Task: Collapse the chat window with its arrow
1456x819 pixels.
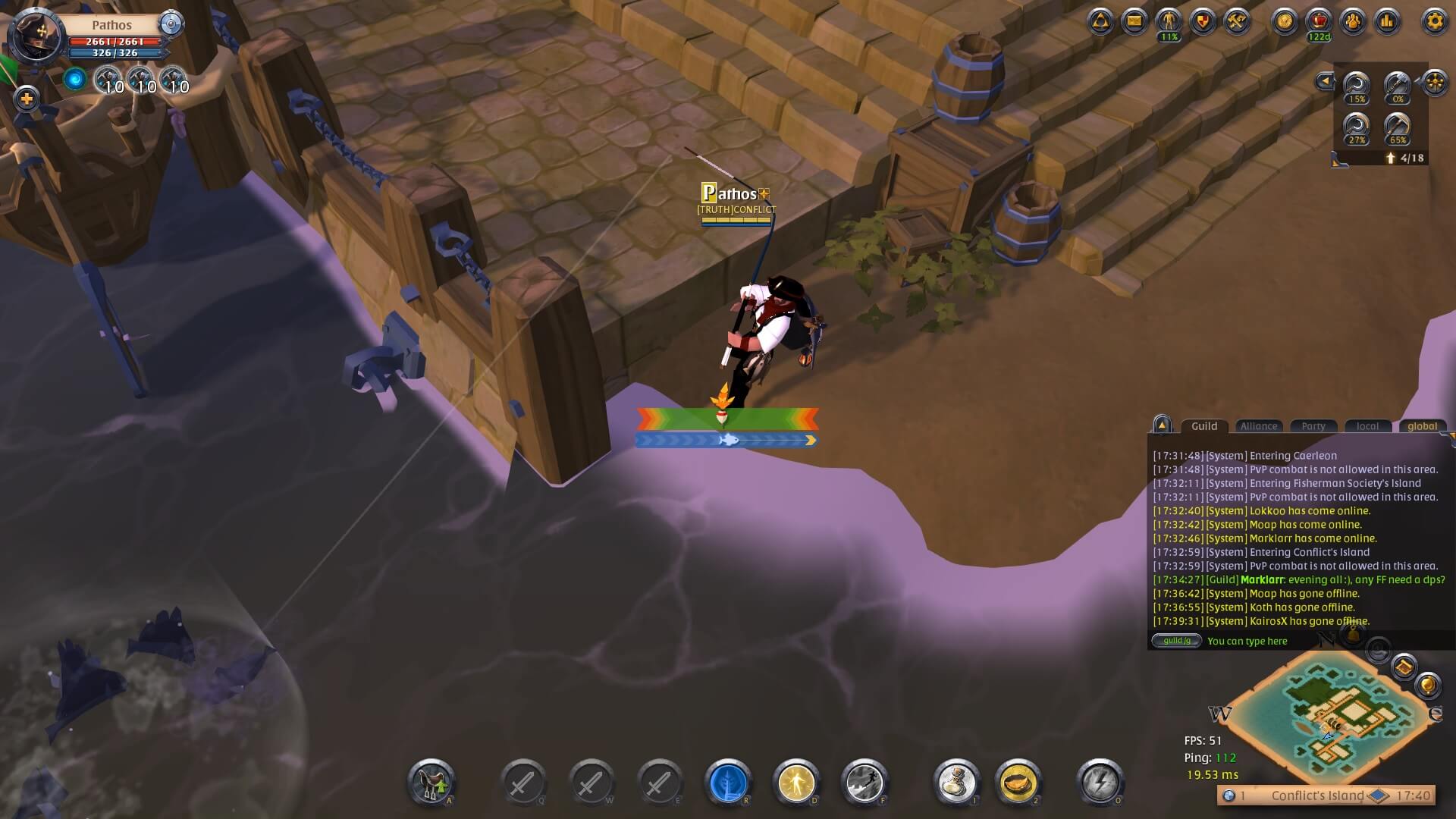Action: (1163, 428)
